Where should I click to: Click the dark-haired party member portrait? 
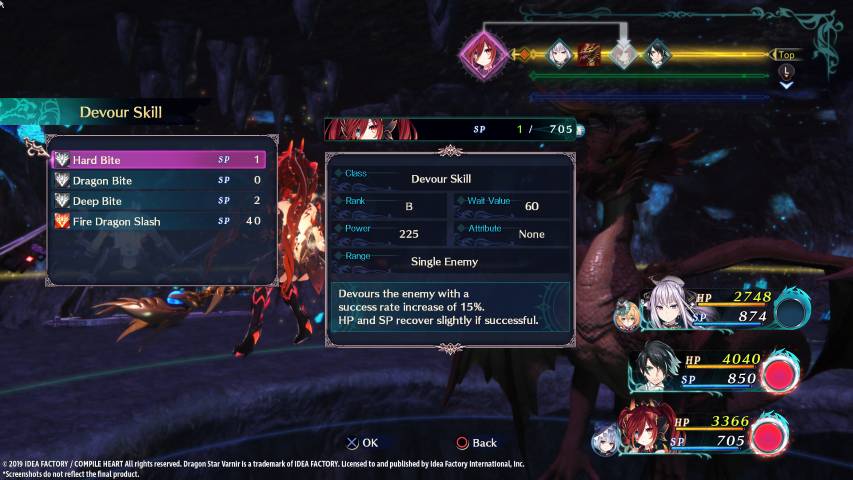point(656,369)
